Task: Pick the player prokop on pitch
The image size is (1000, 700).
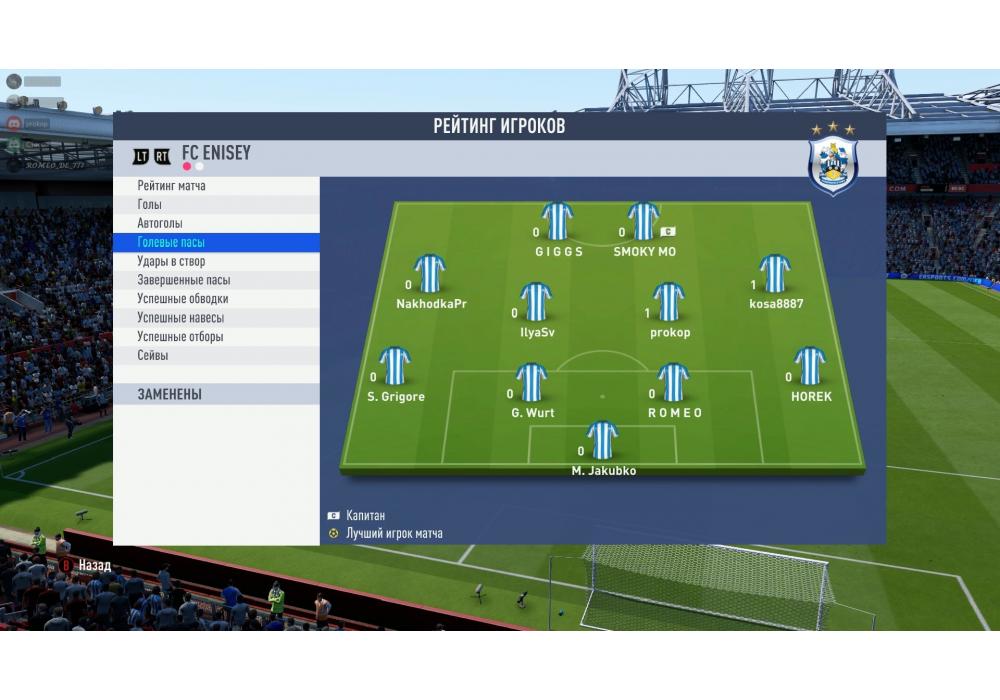Action: coord(669,303)
